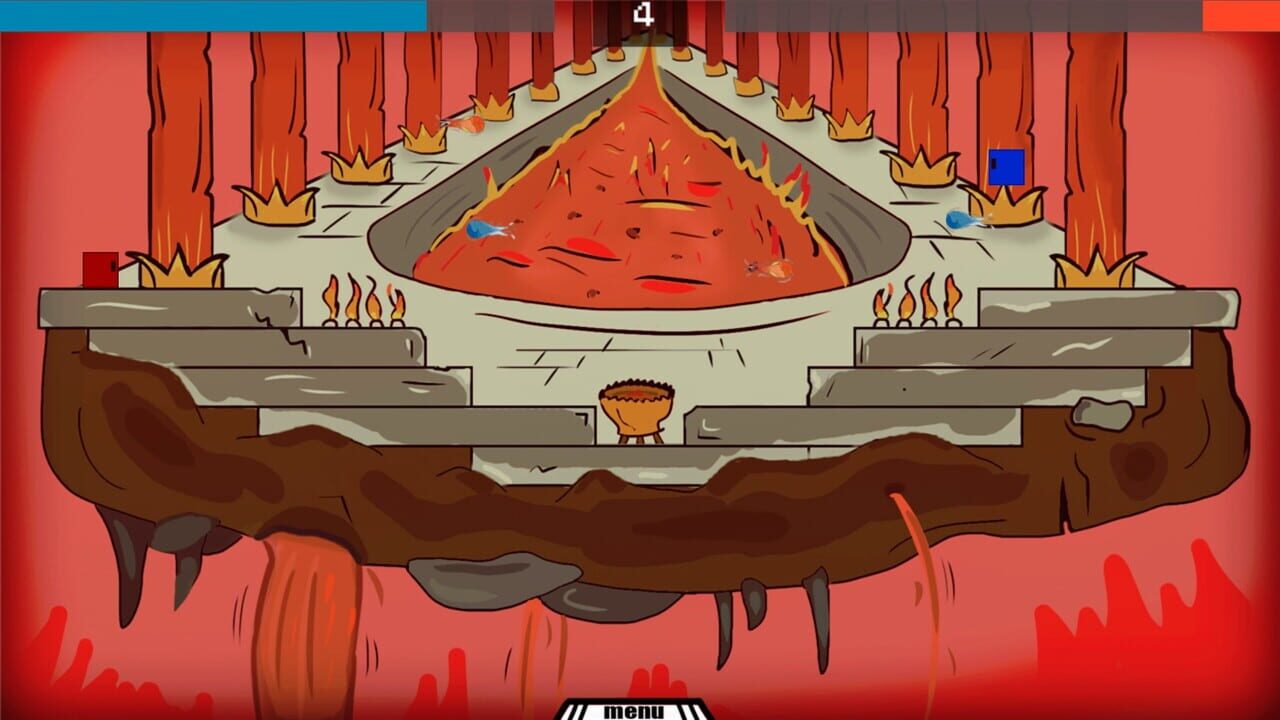Click the grill brazier on the bottom platform
This screenshot has width=1280, height=720.
coord(637,412)
